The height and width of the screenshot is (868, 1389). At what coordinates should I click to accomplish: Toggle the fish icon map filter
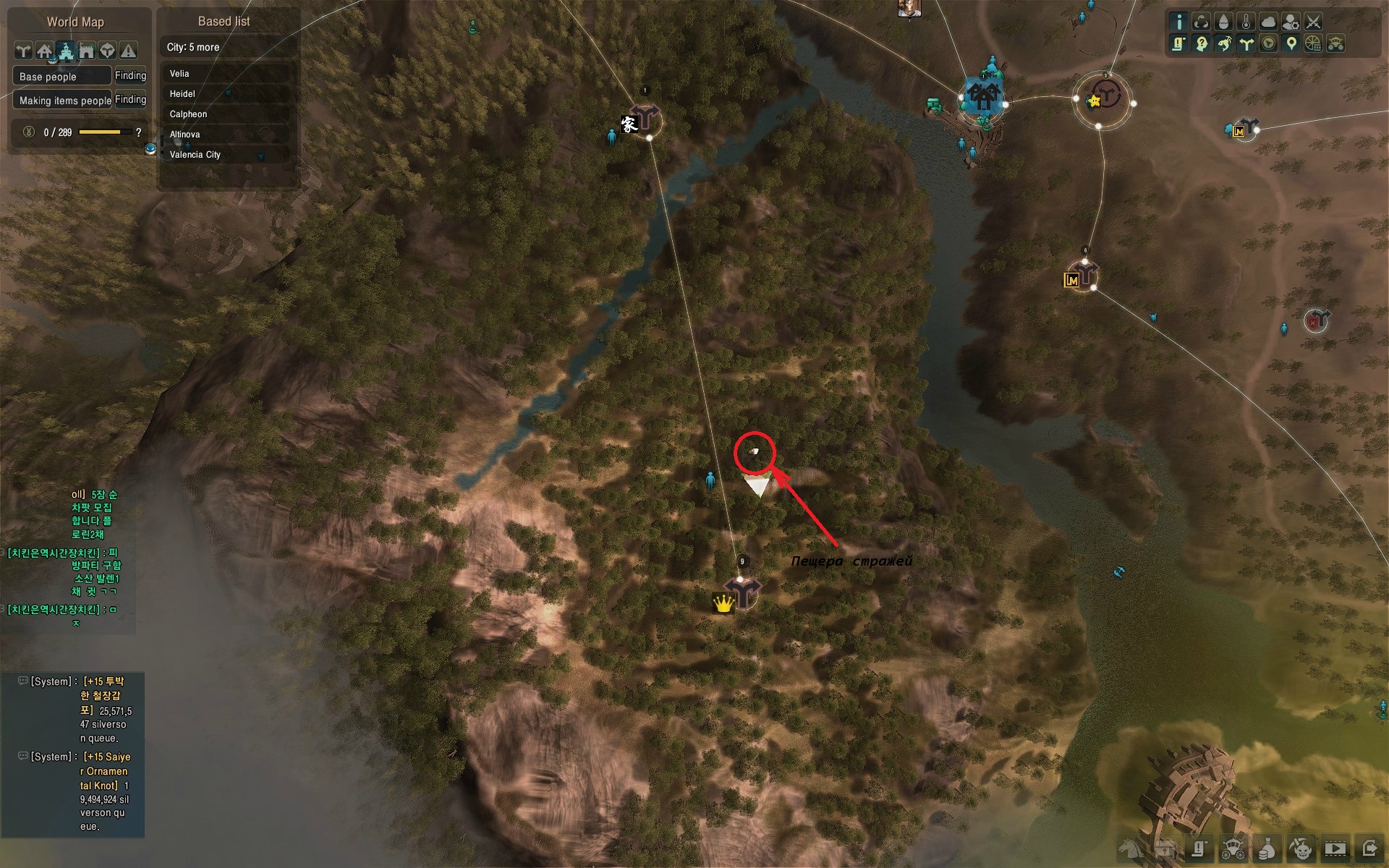click(1223, 44)
